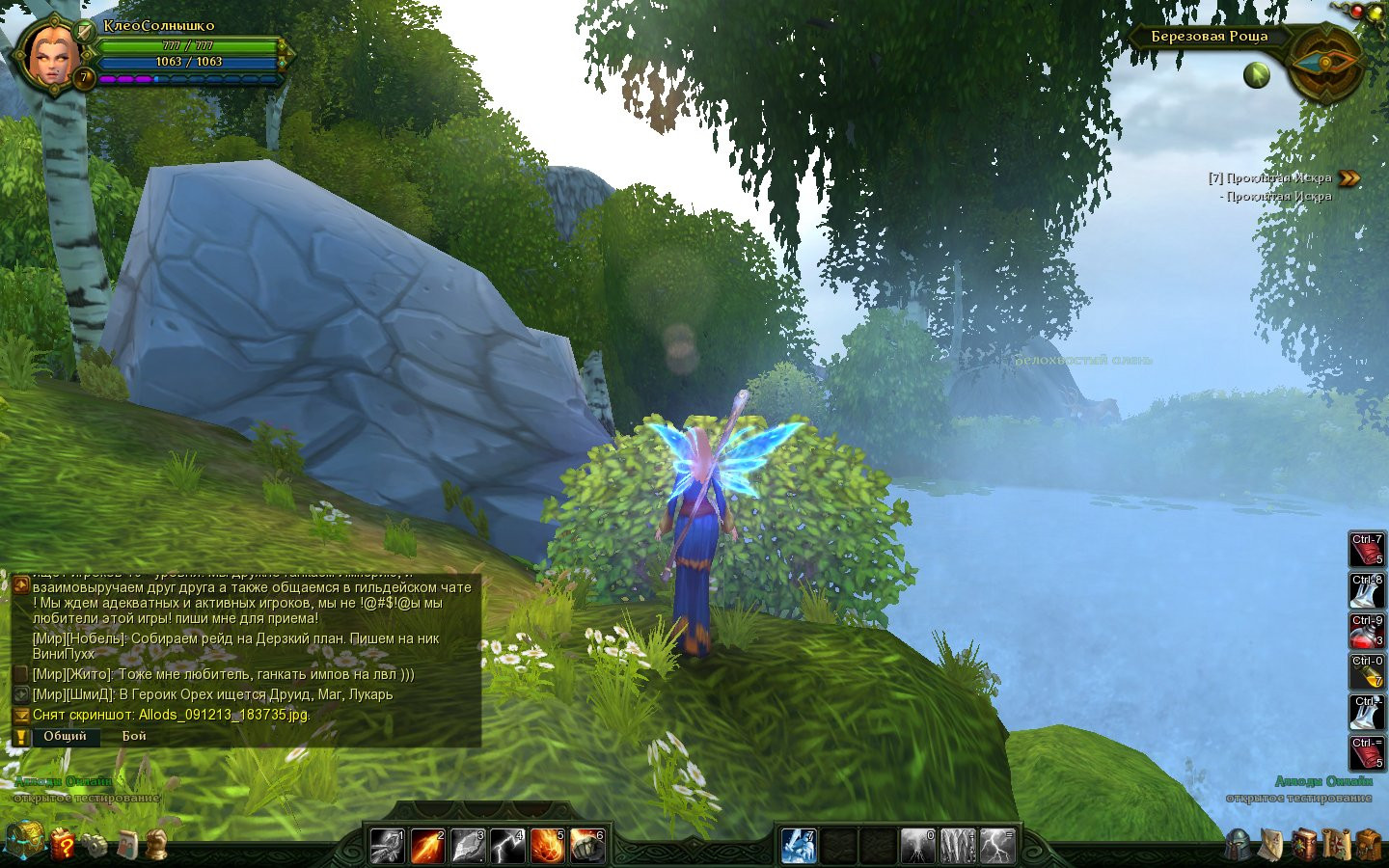Use the fireball ability in slot 5
The height and width of the screenshot is (868, 1389).
(x=546, y=846)
